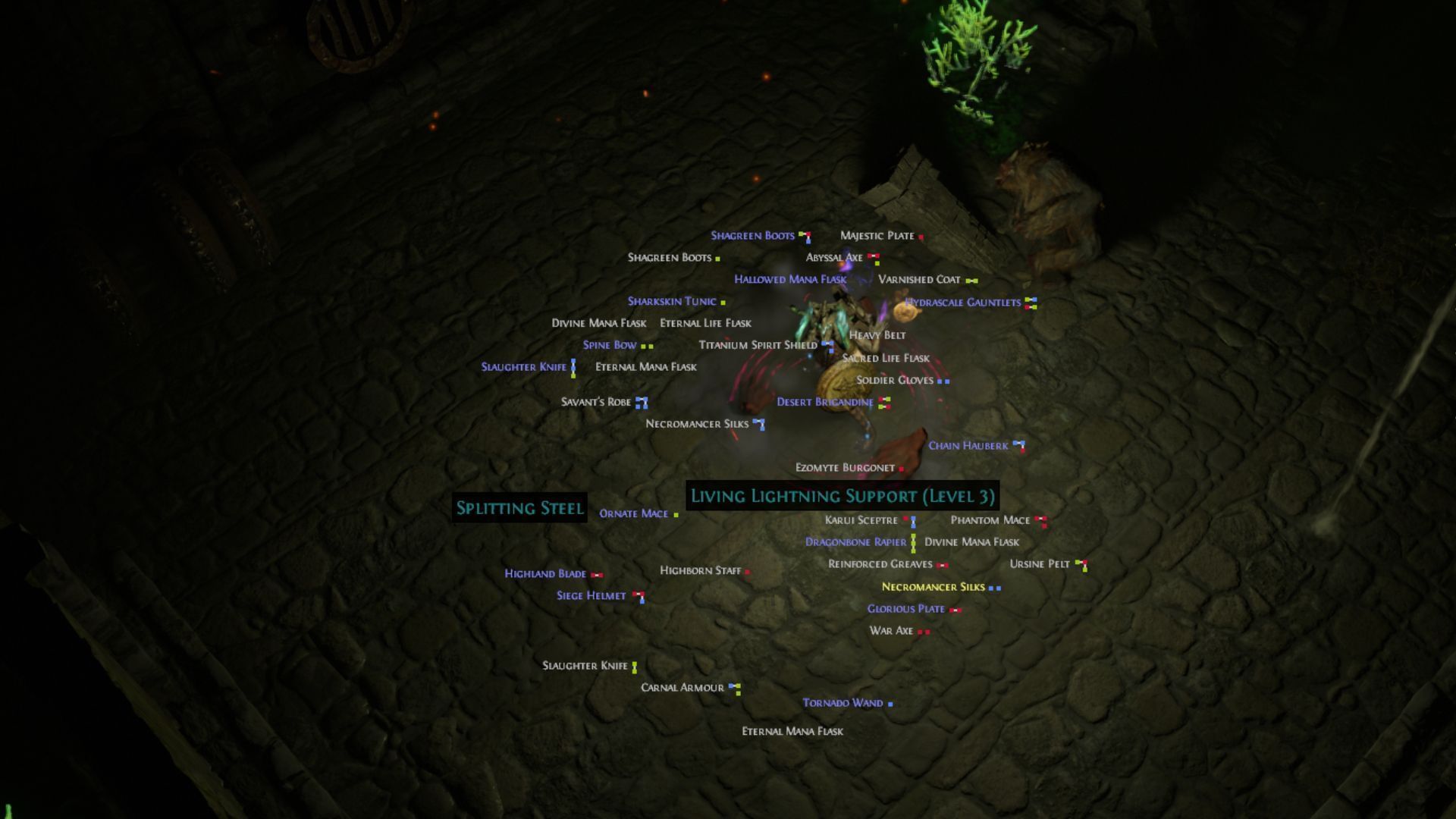Screen dimensions: 1456x819
Task: Click the green socket icon next to Sharkskin Tunic
Action: (x=724, y=301)
